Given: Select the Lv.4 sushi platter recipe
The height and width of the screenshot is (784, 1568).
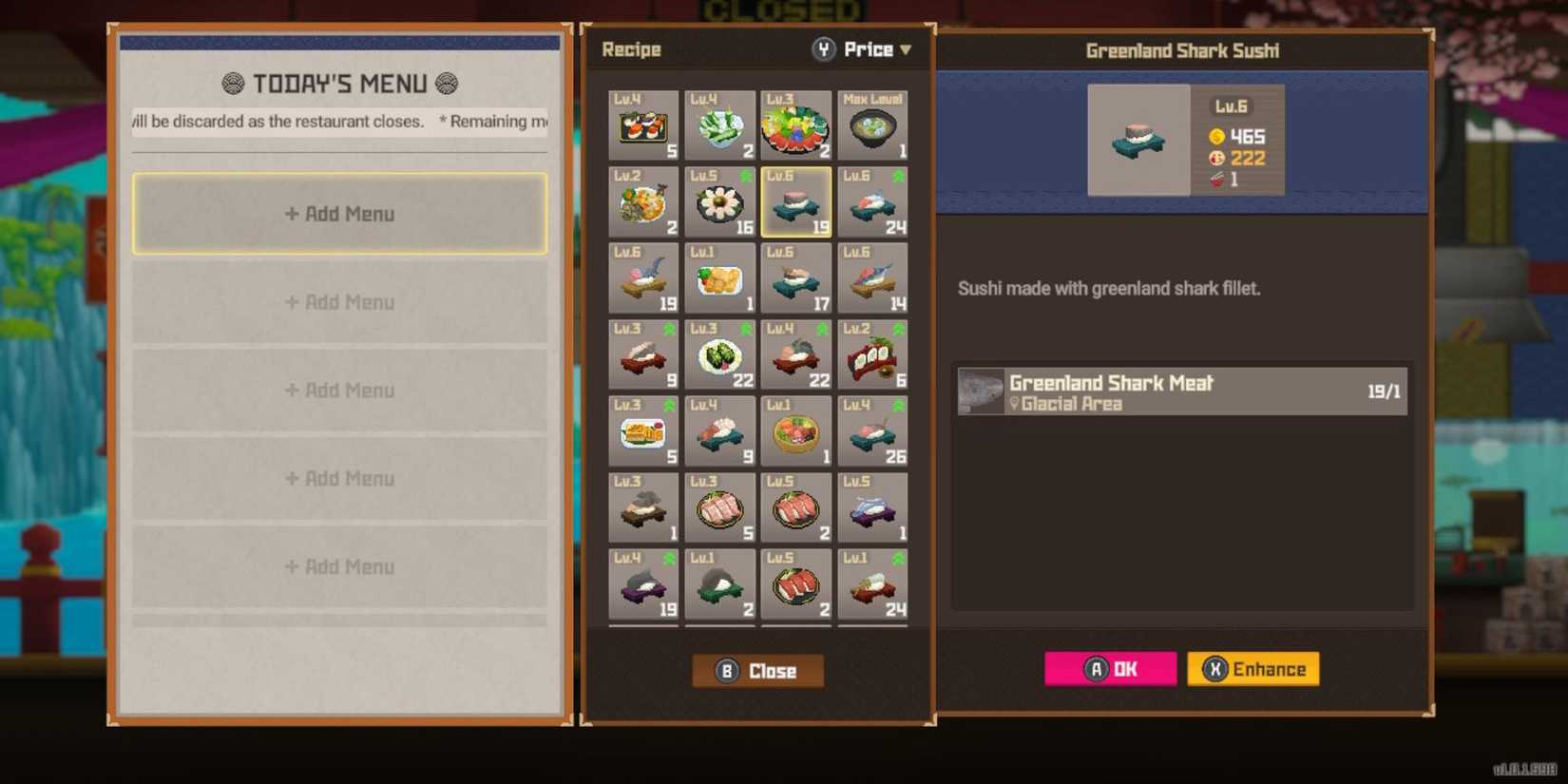Looking at the screenshot, I should click(x=643, y=124).
